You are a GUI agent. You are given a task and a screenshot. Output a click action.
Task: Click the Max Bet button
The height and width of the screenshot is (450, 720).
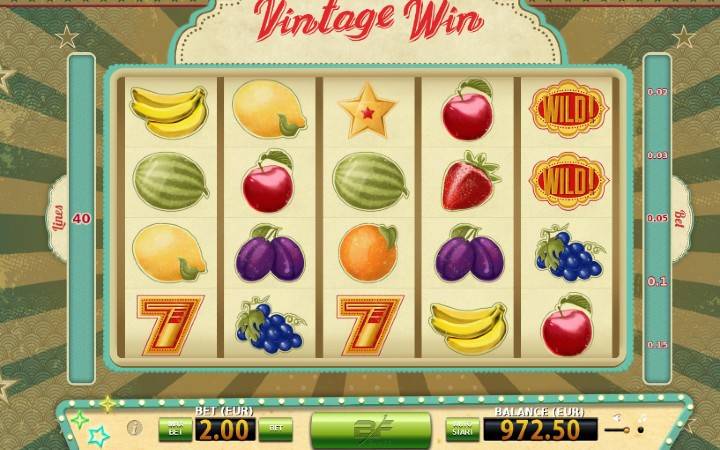[174, 430]
